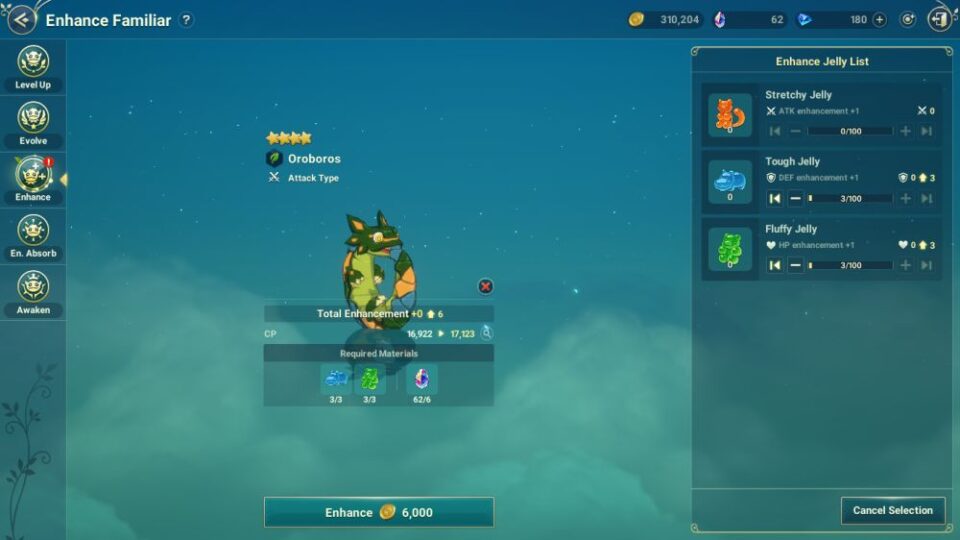Add more blue diamonds with plus button

pos(879,19)
